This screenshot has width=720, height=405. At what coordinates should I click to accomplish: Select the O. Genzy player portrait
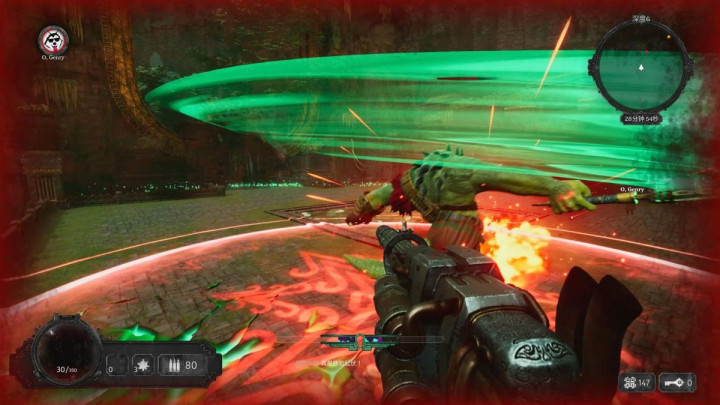[51, 40]
